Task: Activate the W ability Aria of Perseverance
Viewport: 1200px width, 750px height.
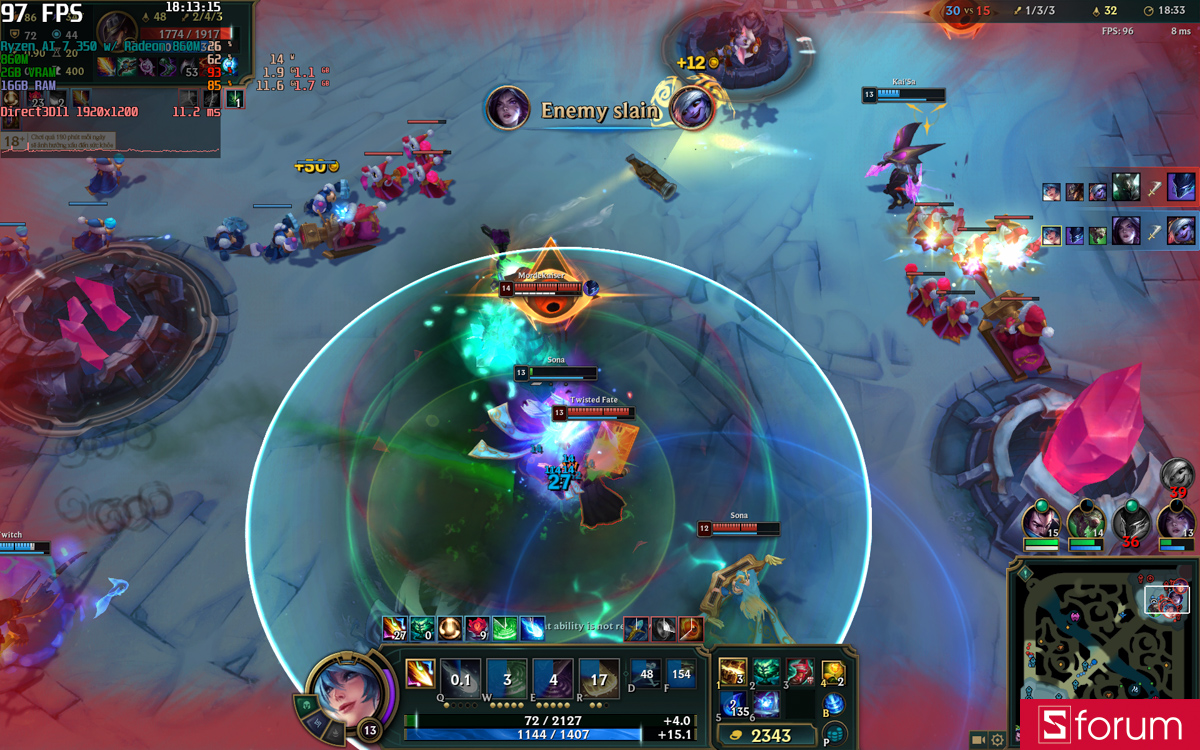Action: click(507, 679)
